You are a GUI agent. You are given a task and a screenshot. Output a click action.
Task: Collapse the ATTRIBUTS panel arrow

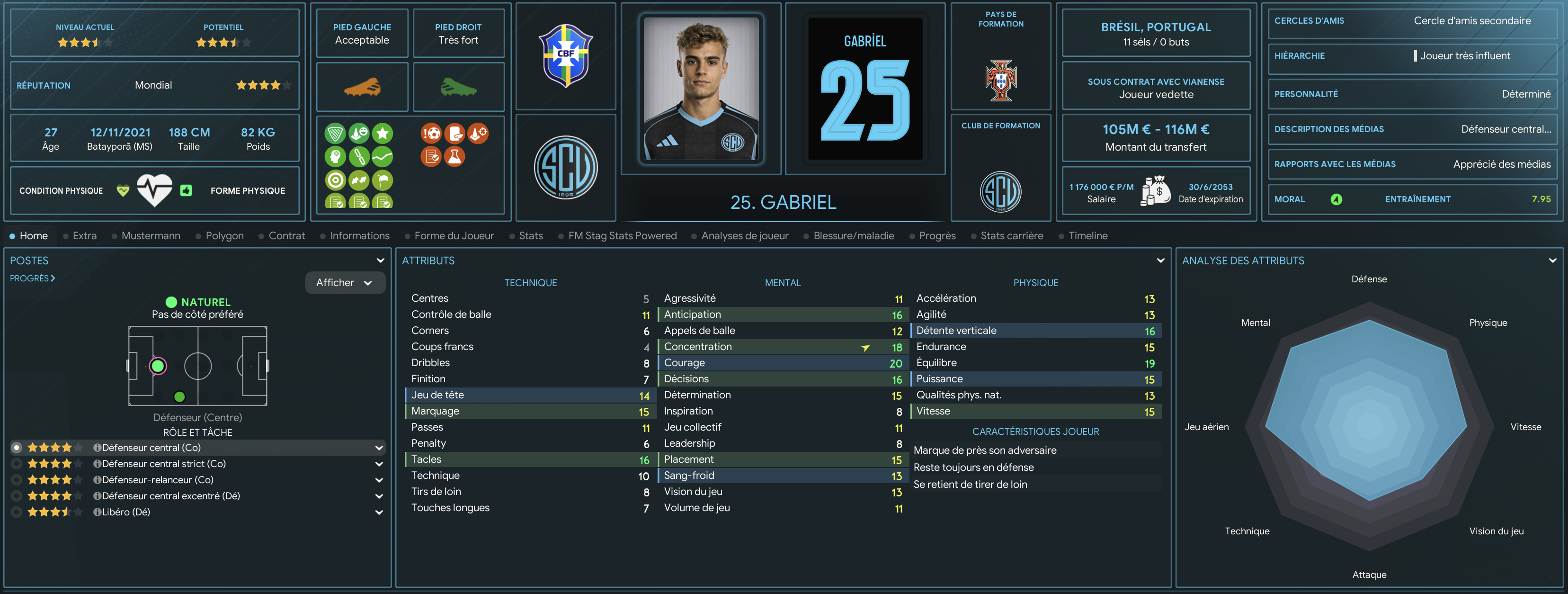click(x=1160, y=261)
